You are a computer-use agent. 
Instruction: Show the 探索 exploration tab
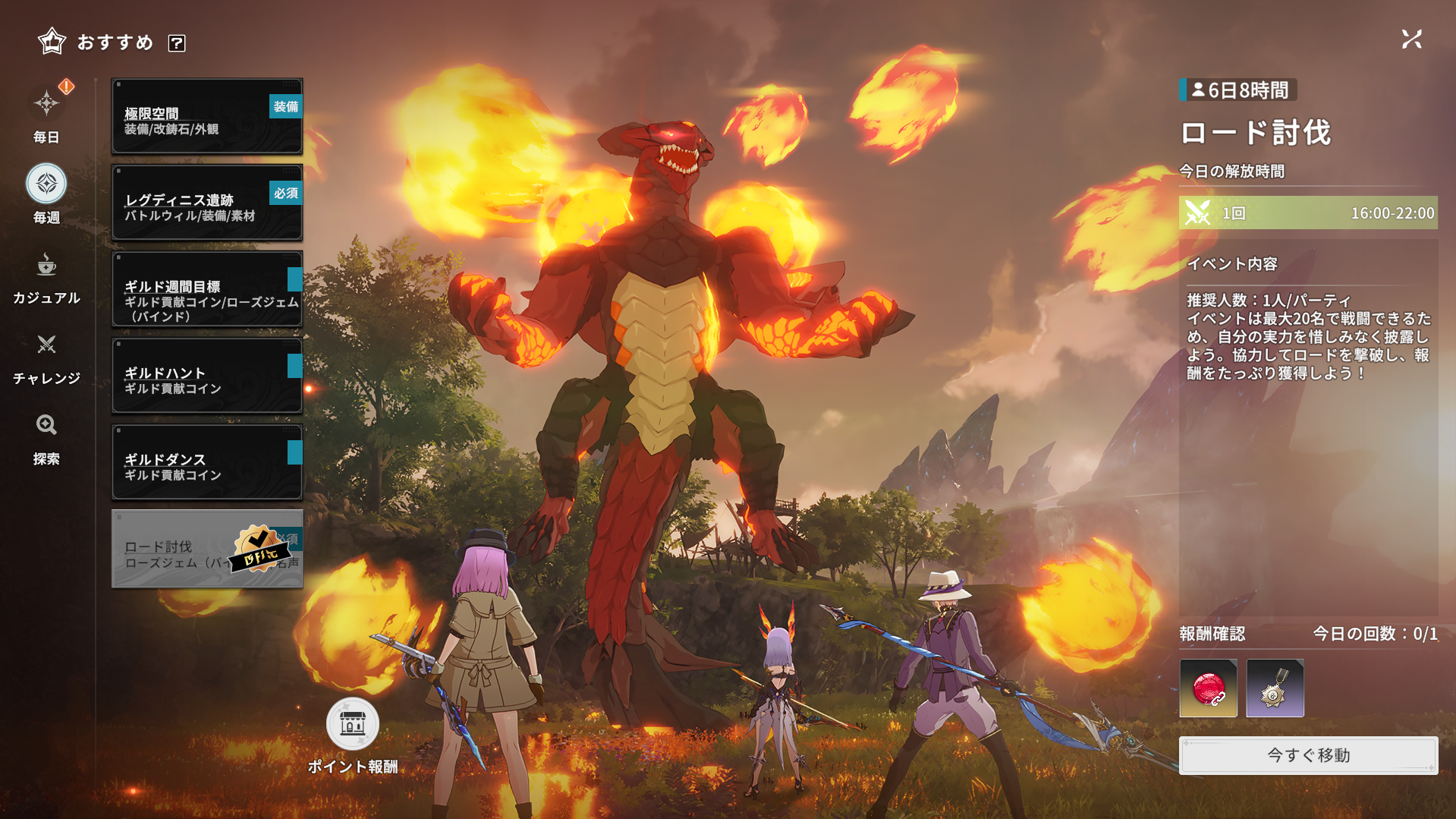tap(46, 437)
